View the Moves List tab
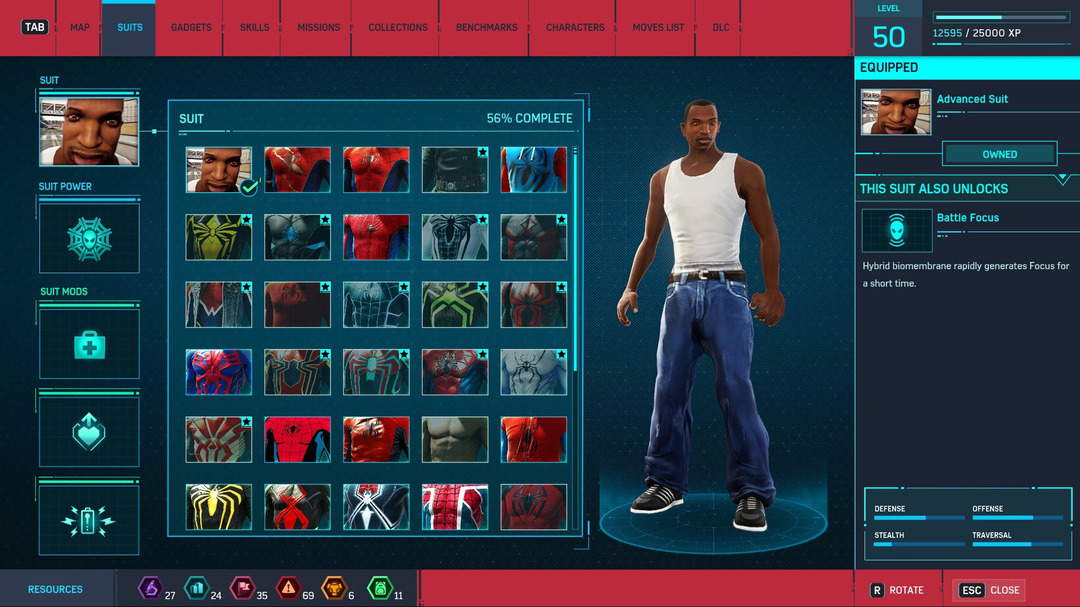The height and width of the screenshot is (607, 1080). (660, 27)
